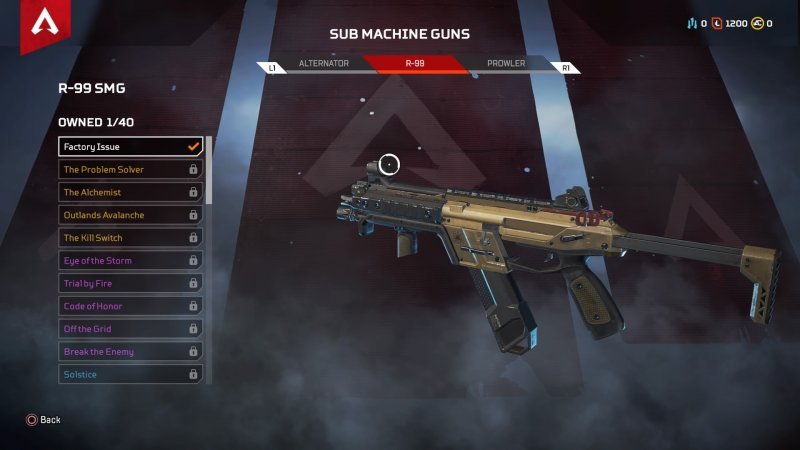Preview the Off the Grid skin
This screenshot has height=450, width=800.
pos(130,329)
